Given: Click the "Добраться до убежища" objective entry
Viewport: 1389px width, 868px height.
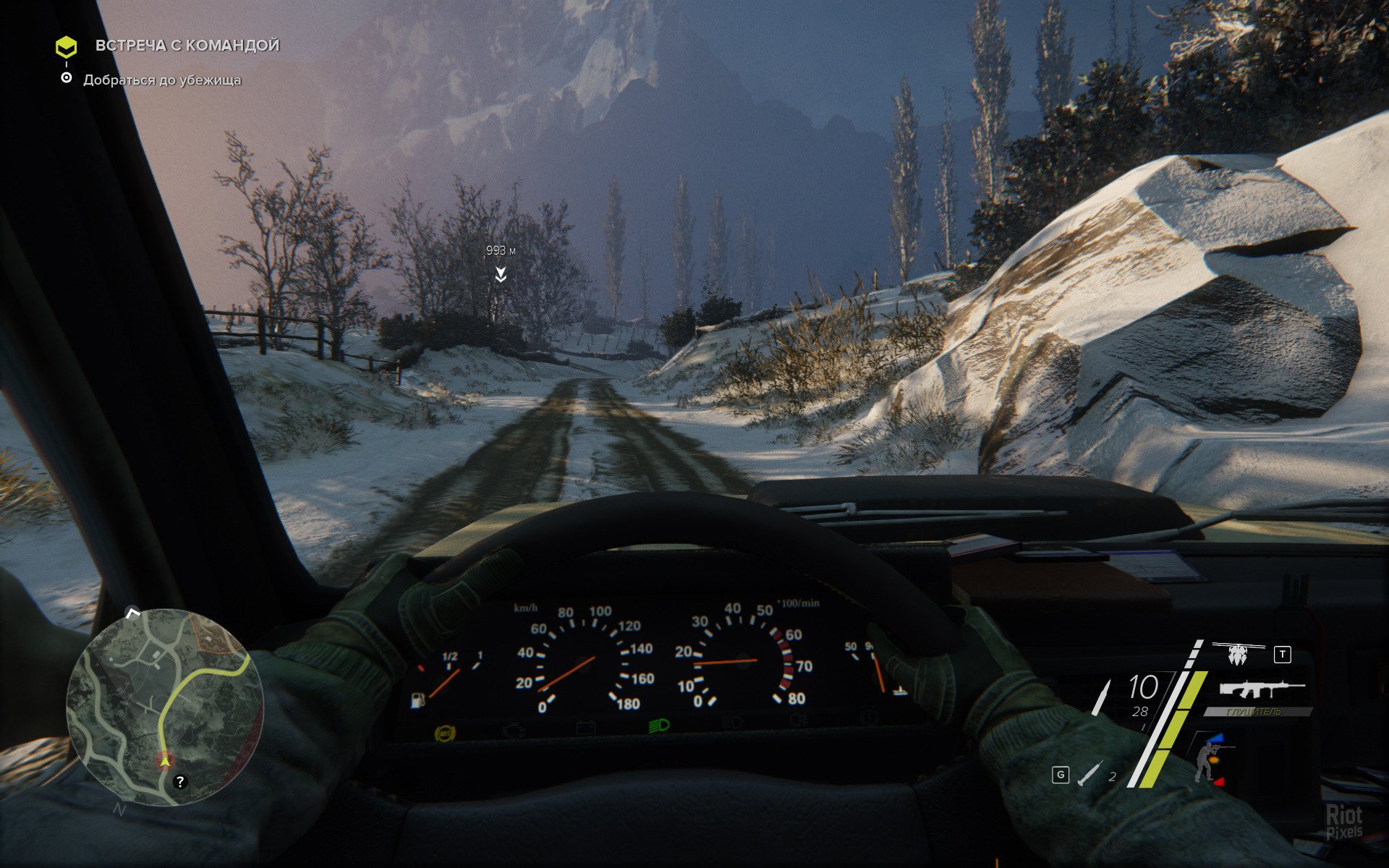Looking at the screenshot, I should click(162, 80).
